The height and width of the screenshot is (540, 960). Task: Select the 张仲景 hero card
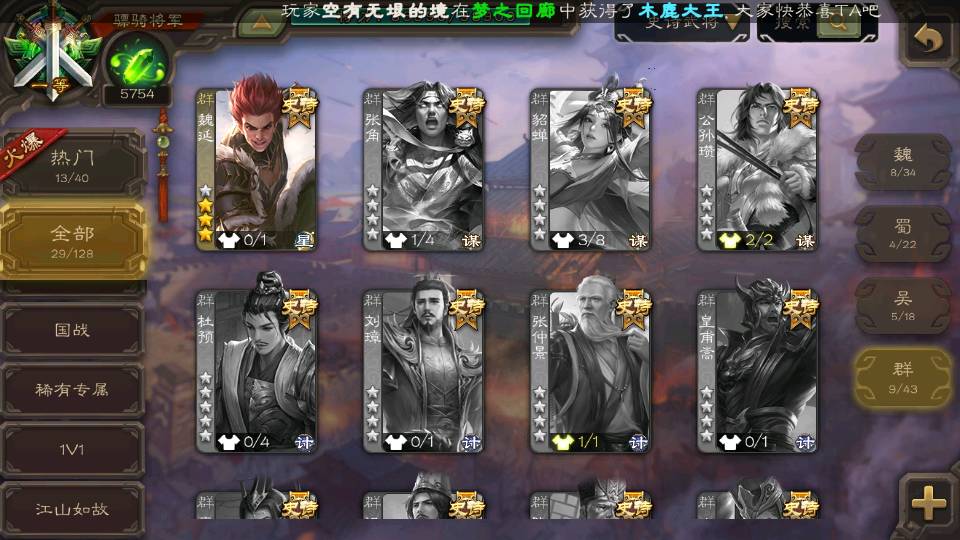(590, 369)
